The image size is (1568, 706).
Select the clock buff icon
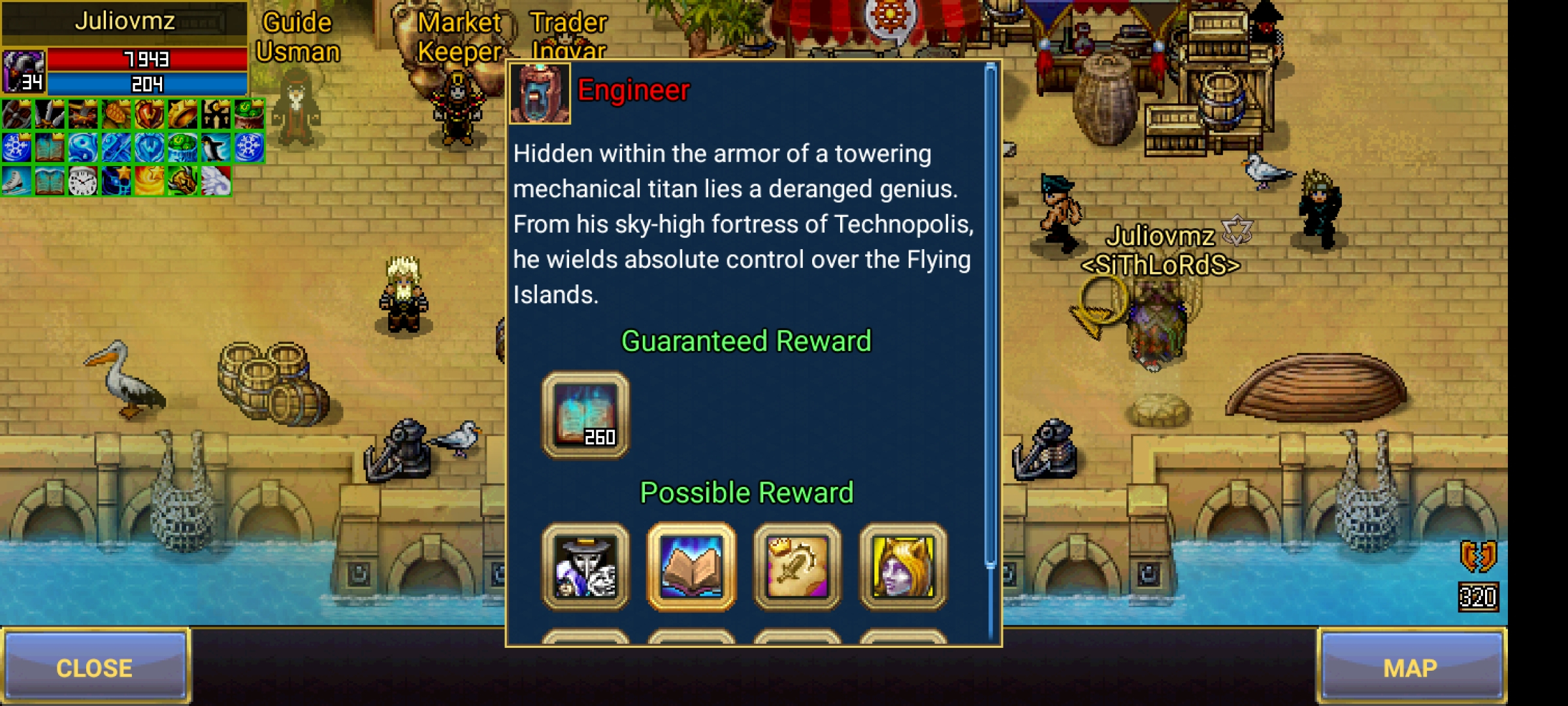(x=82, y=180)
